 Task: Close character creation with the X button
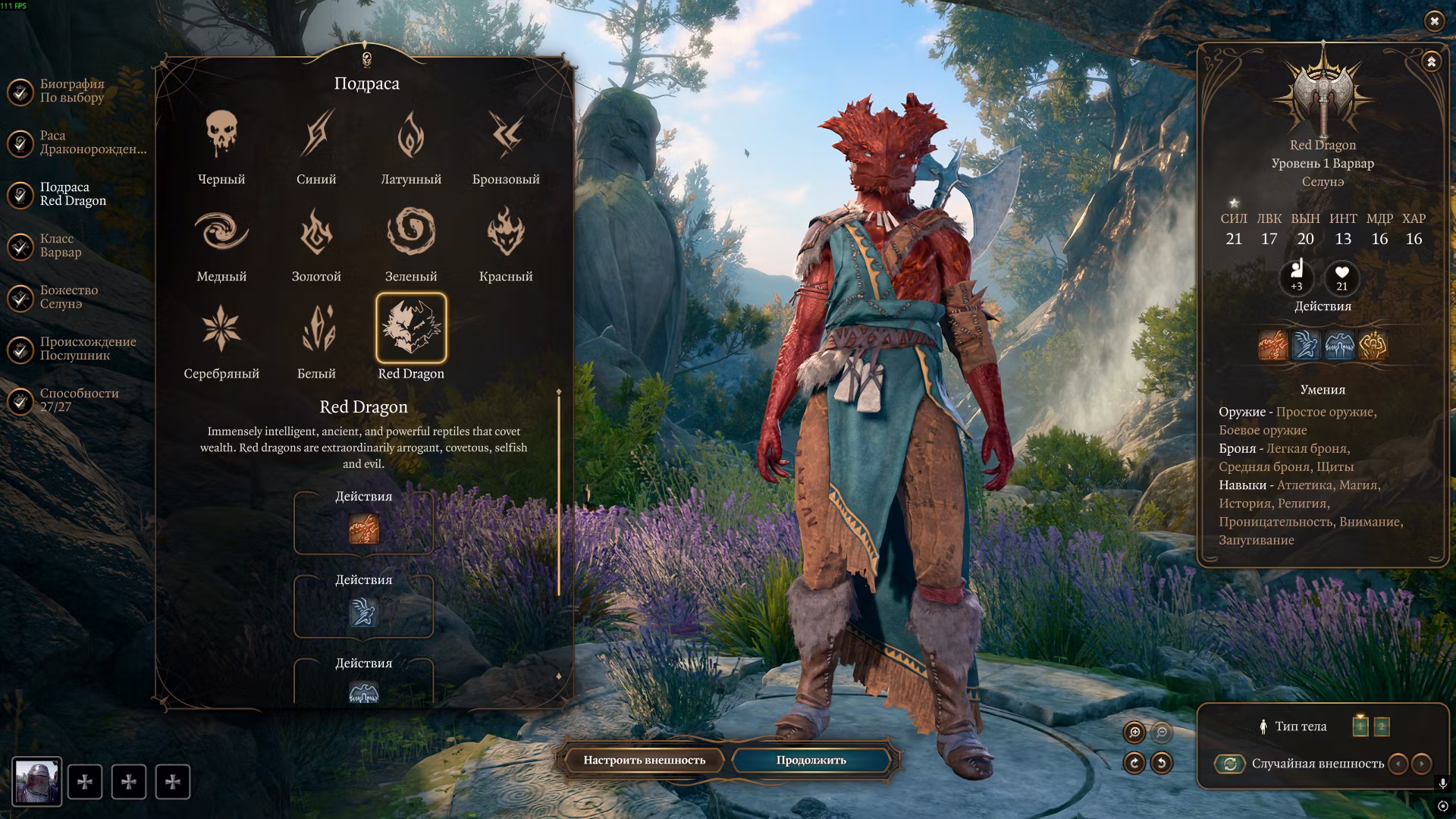(1434, 21)
